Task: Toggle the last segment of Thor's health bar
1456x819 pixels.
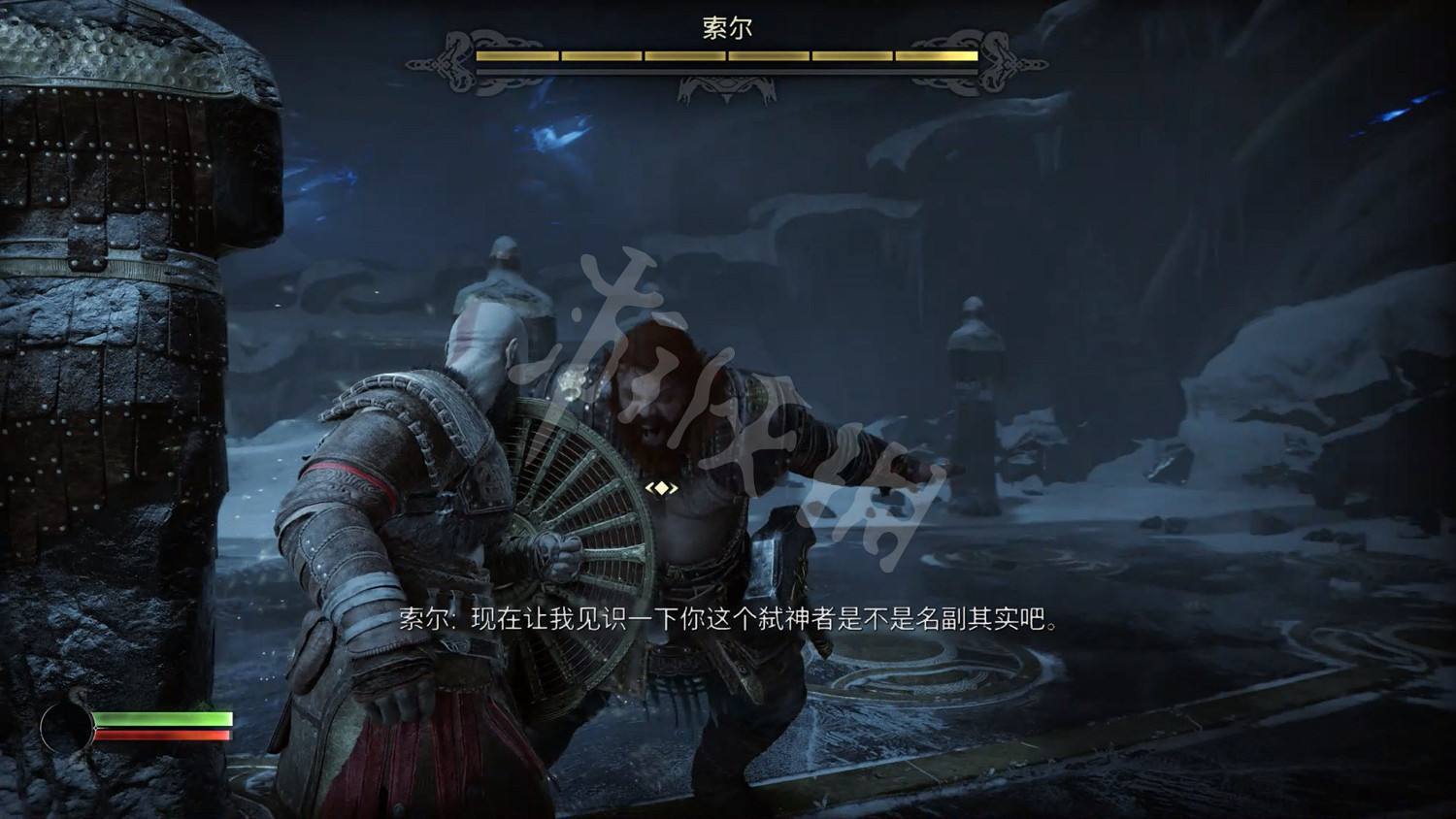Action: click(937, 55)
